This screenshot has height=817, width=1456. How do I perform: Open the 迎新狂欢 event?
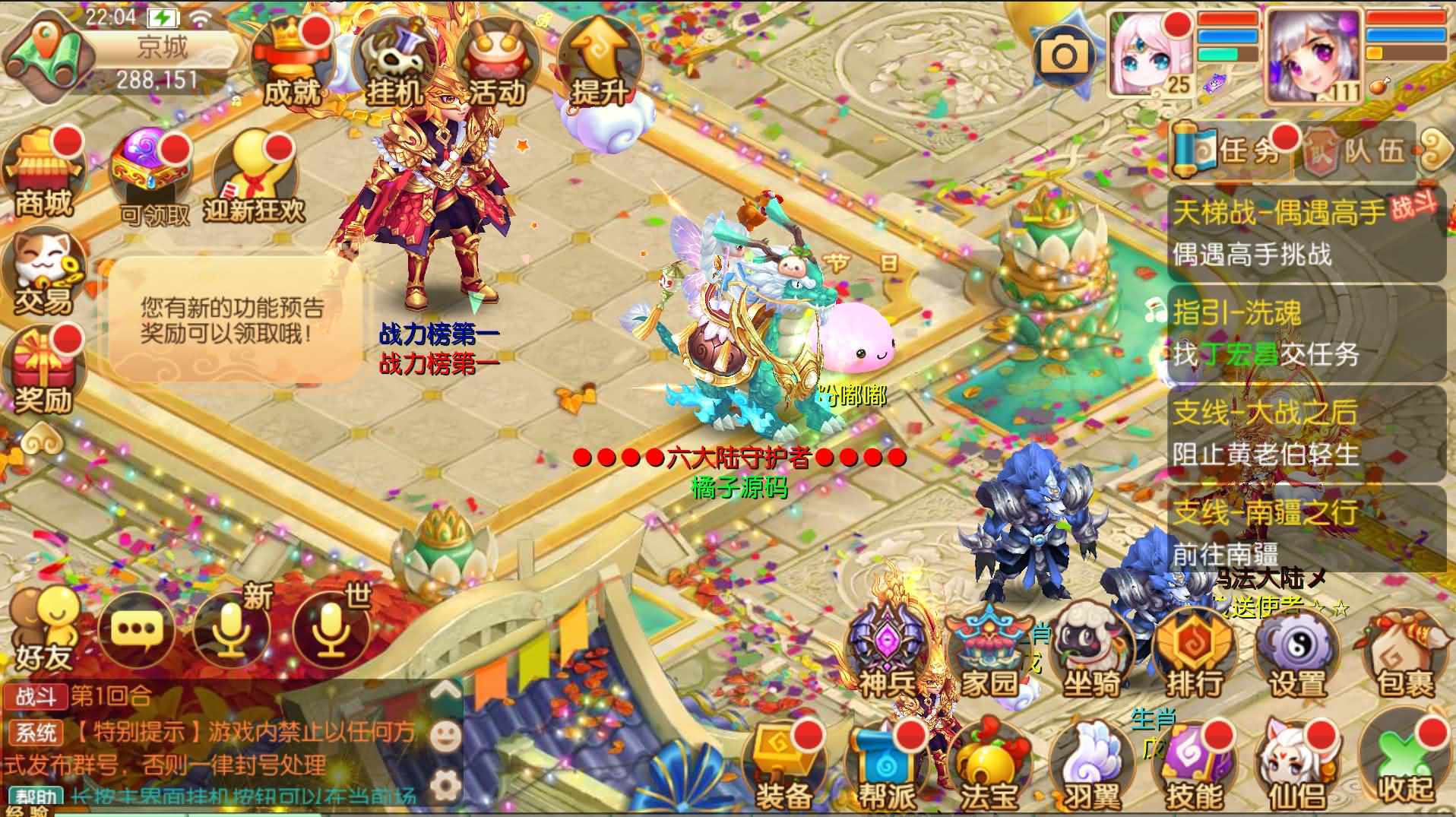[253, 179]
